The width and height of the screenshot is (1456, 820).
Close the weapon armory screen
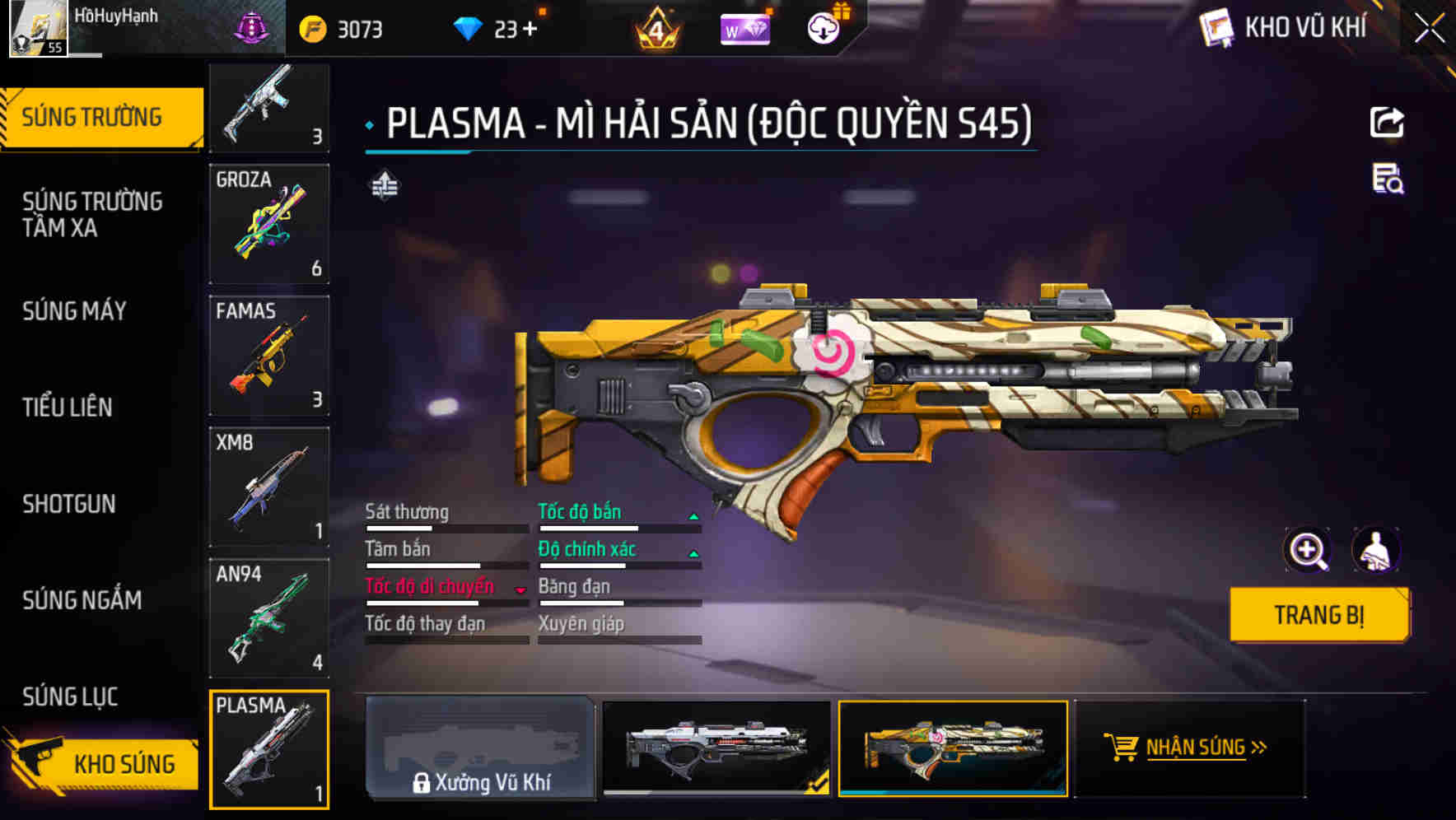[x=1429, y=28]
